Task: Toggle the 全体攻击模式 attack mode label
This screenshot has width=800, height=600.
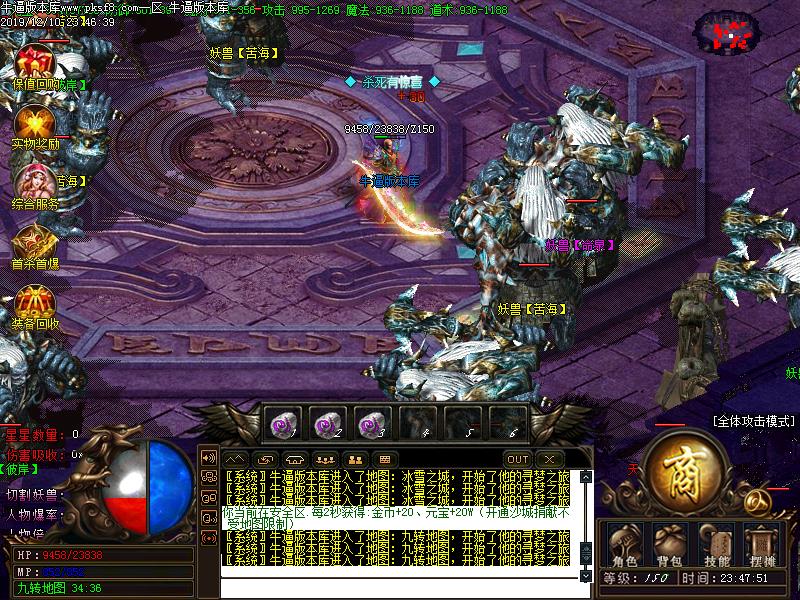Action: pos(753,421)
